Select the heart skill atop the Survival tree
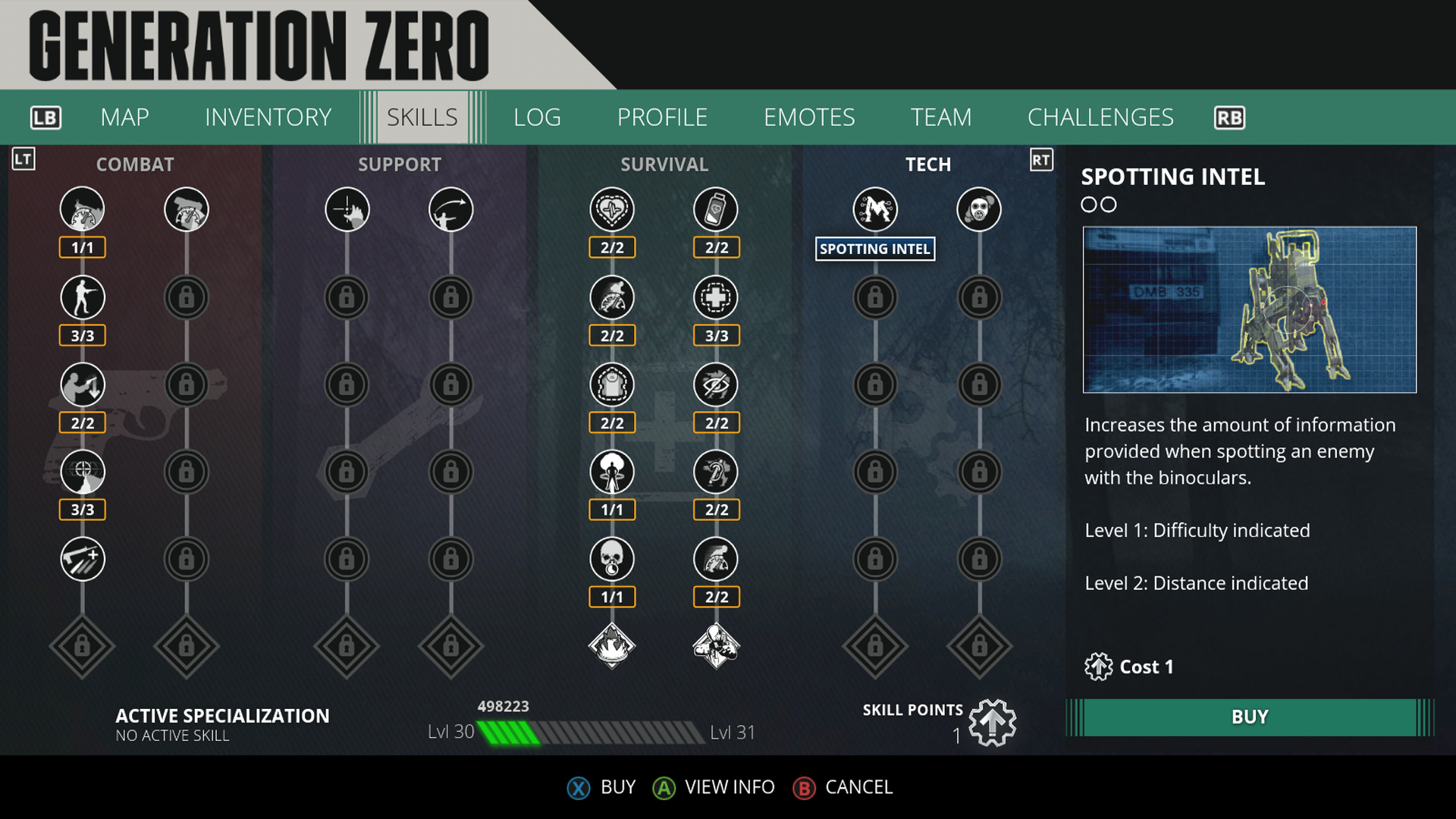Viewport: 1456px width, 819px height. click(x=612, y=209)
